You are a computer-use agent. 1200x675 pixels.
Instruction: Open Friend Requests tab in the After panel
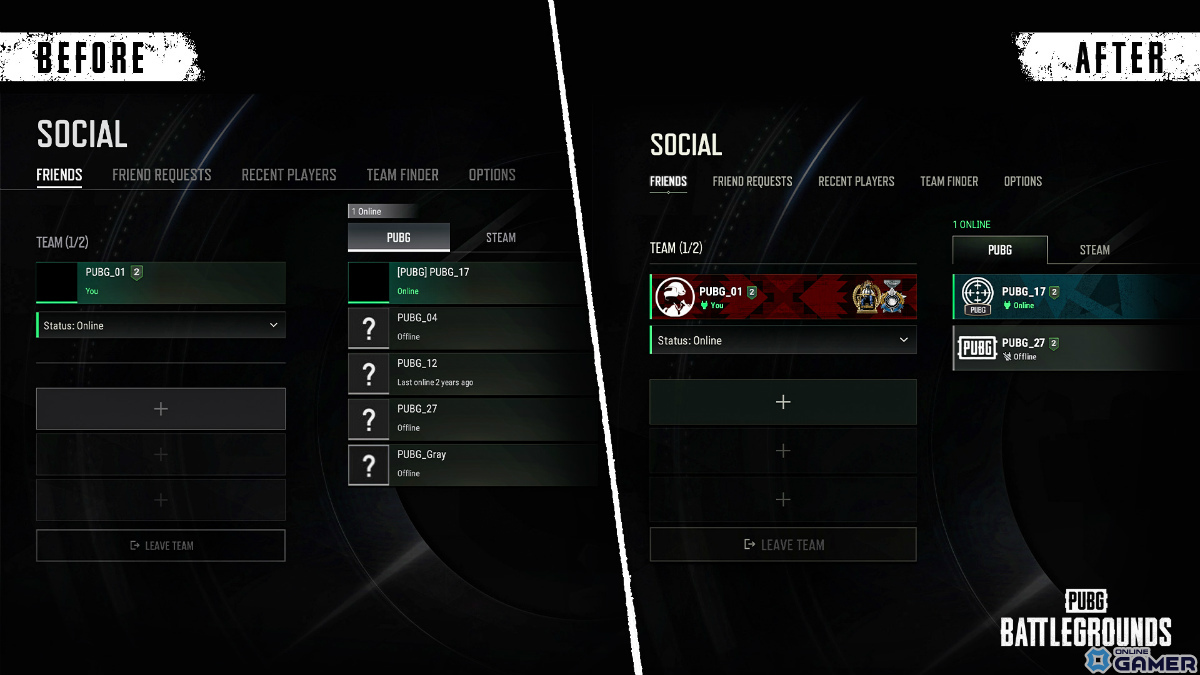(752, 181)
